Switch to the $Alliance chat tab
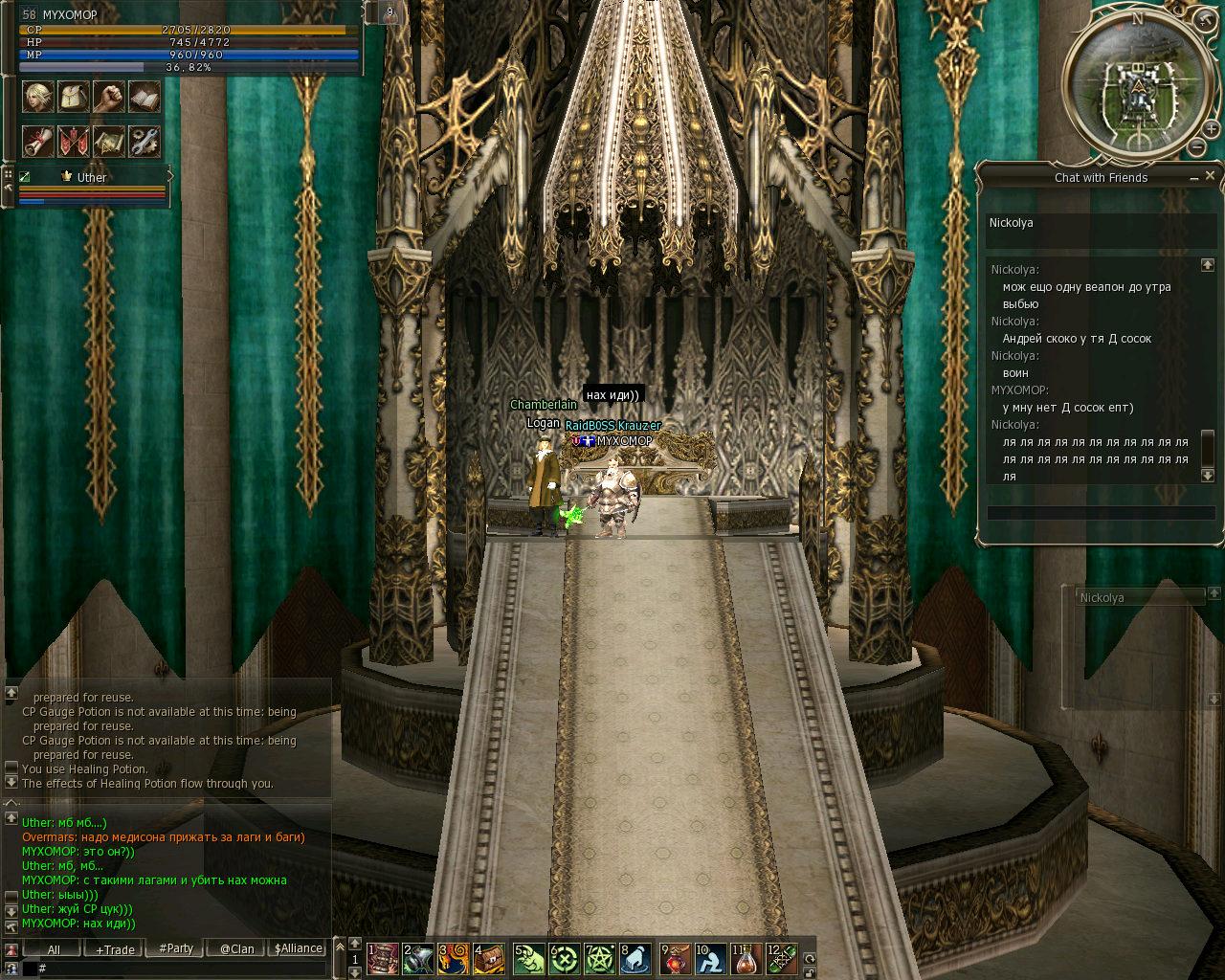This screenshot has width=1225, height=980. [x=298, y=948]
